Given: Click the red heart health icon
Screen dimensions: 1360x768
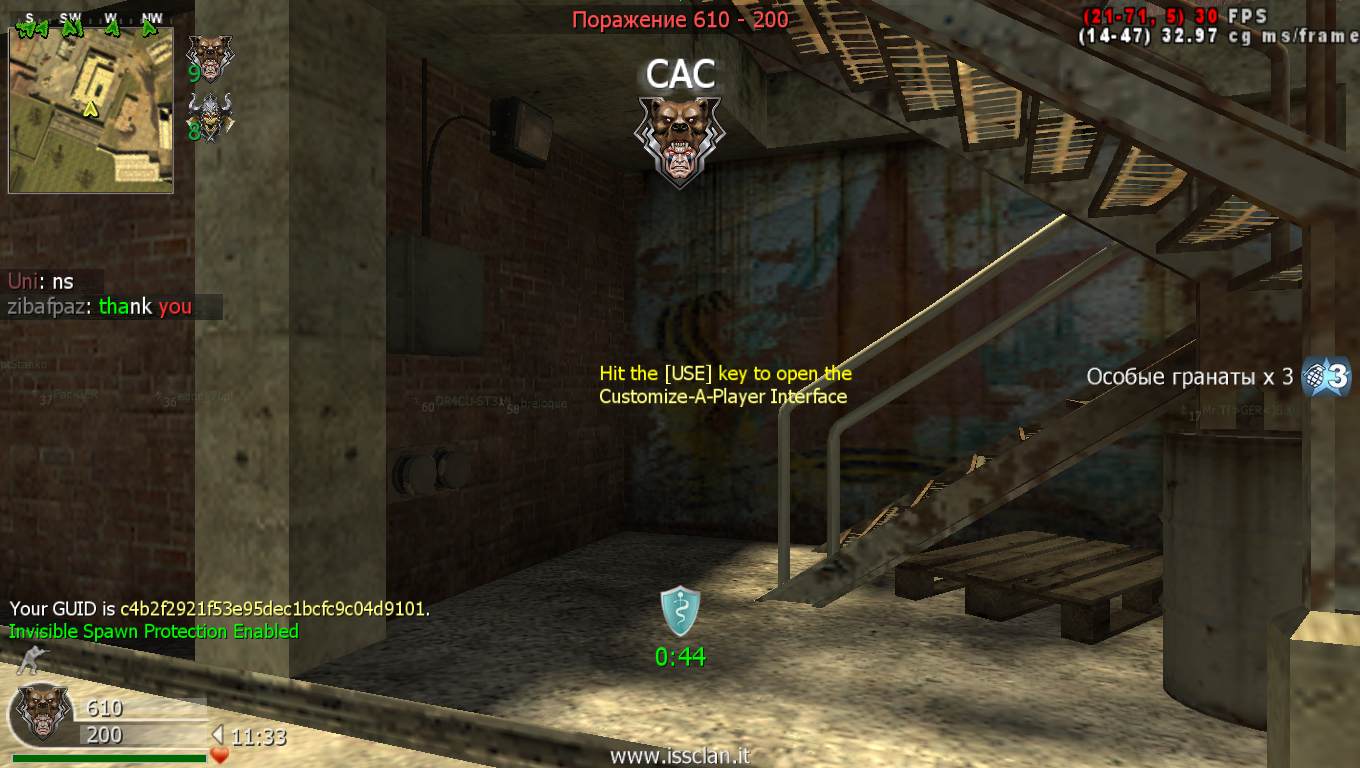Looking at the screenshot, I should pos(220,755).
